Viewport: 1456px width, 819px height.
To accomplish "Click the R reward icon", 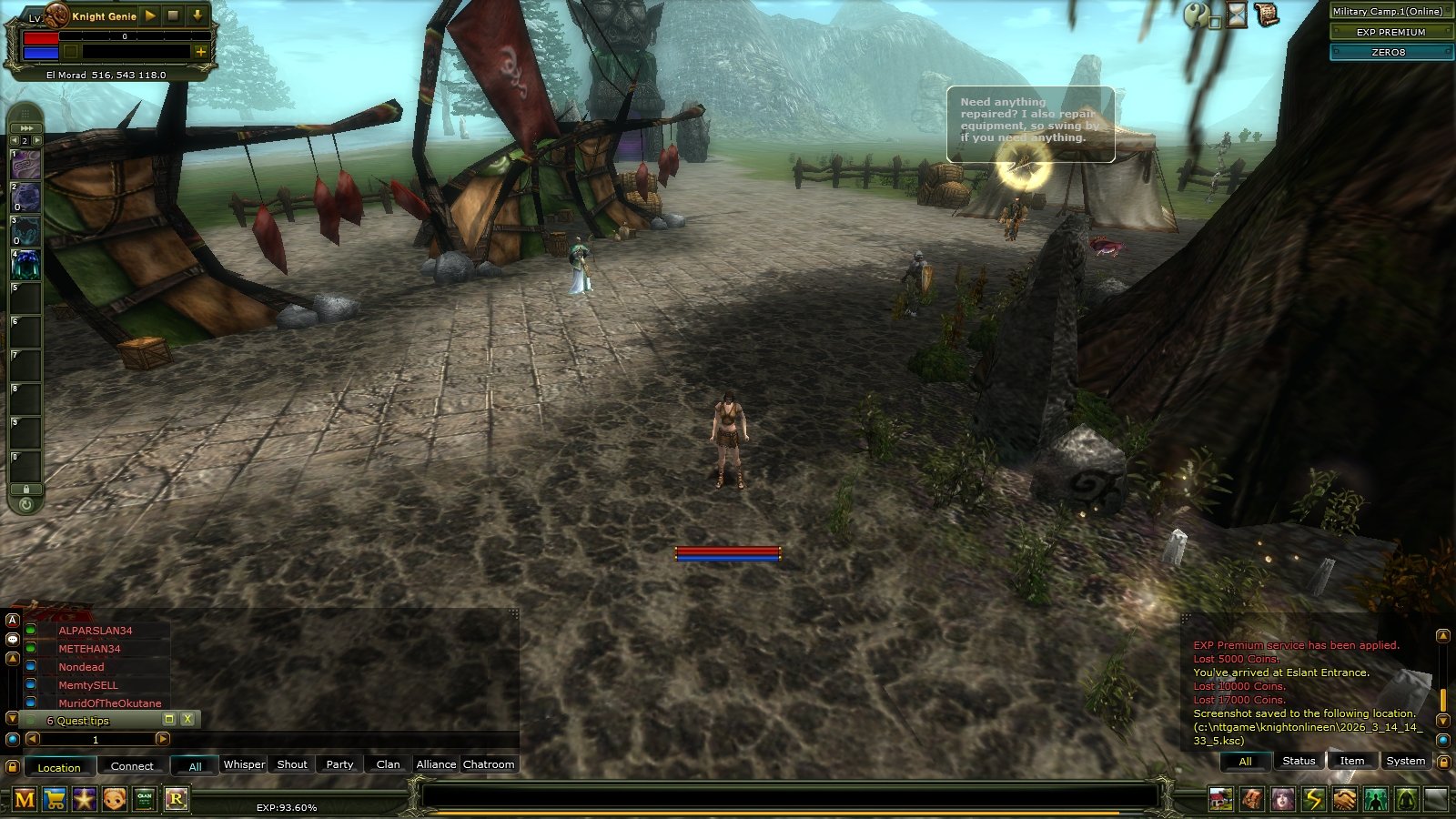I will 178,801.
